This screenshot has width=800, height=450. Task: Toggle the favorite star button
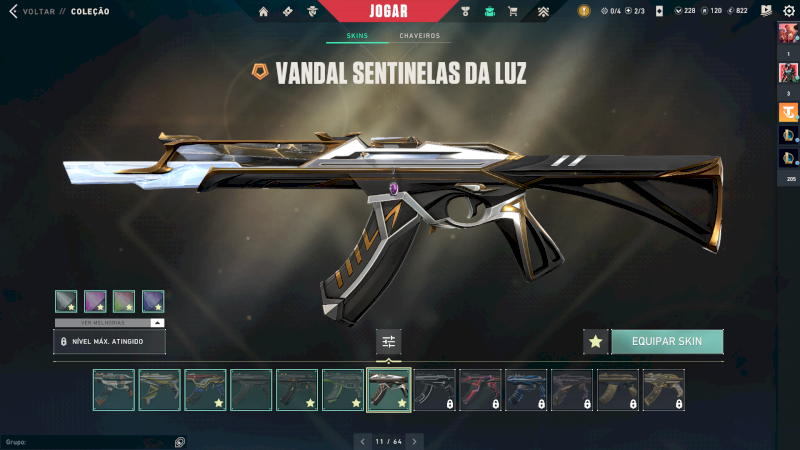tap(596, 341)
